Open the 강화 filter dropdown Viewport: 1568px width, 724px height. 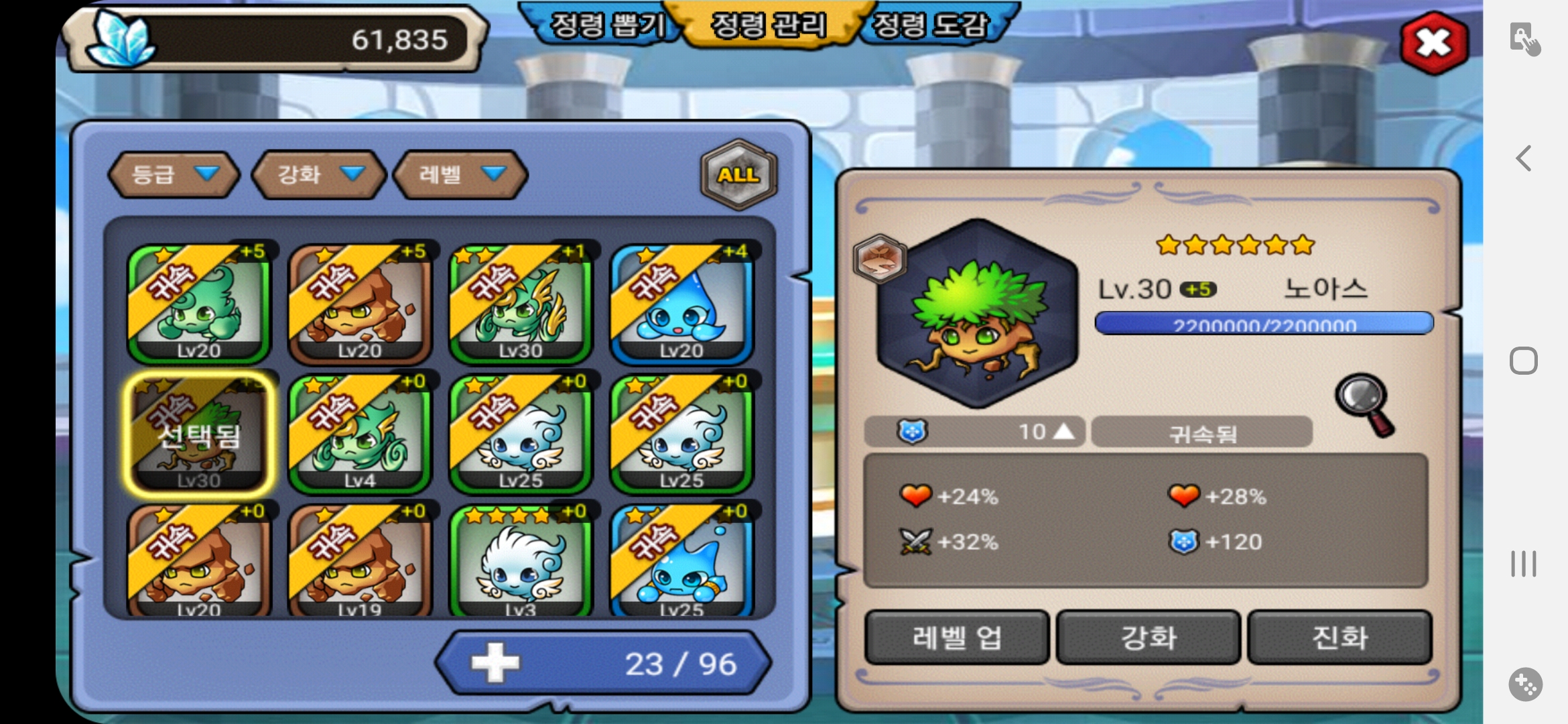coord(319,174)
